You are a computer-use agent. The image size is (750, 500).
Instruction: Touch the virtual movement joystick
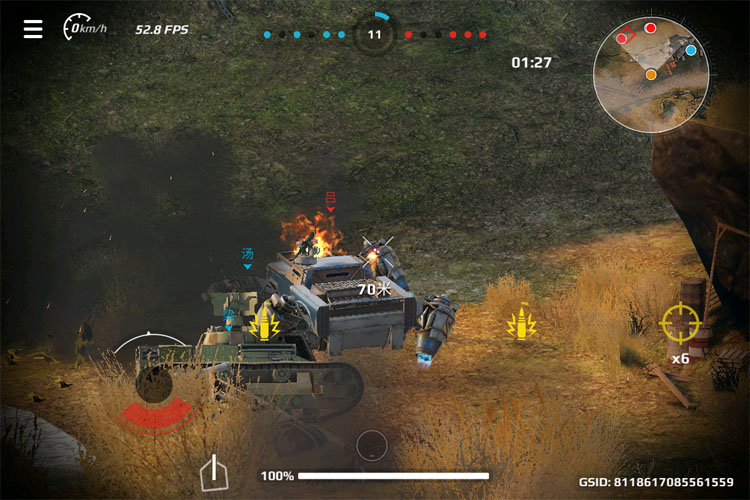tap(153, 384)
